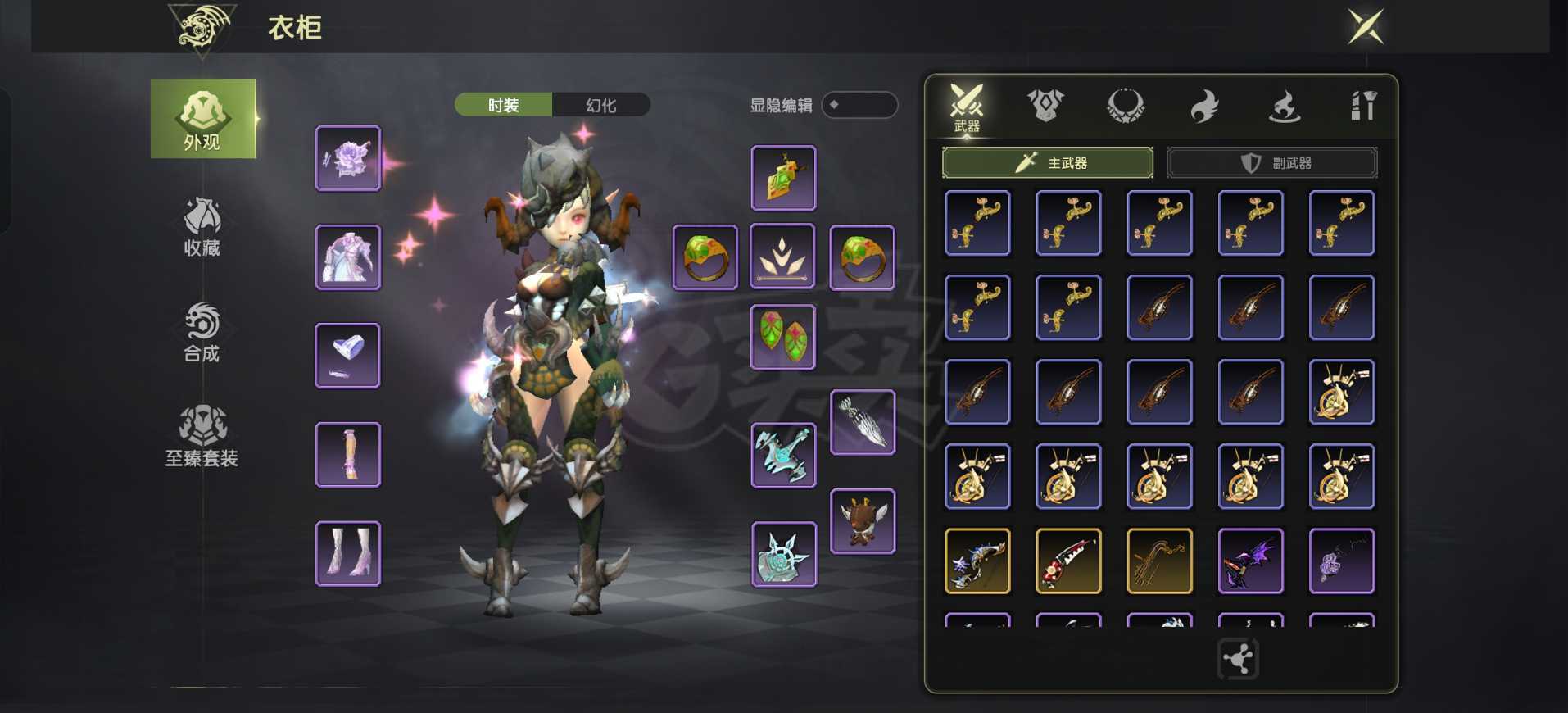
Task: Click the purple rose hair ornament slot
Action: pos(347,158)
